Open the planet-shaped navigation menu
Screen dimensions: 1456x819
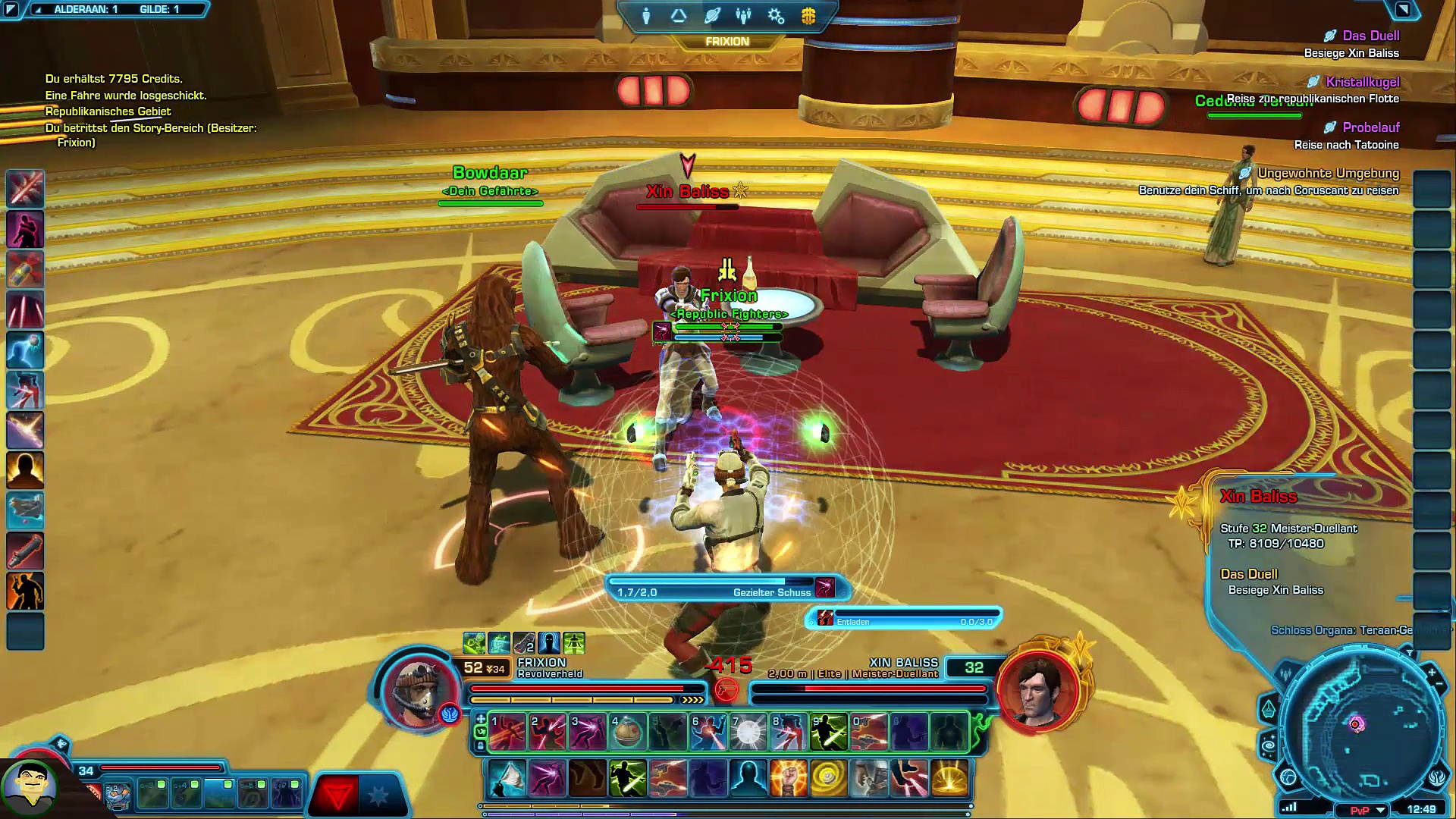coord(712,16)
